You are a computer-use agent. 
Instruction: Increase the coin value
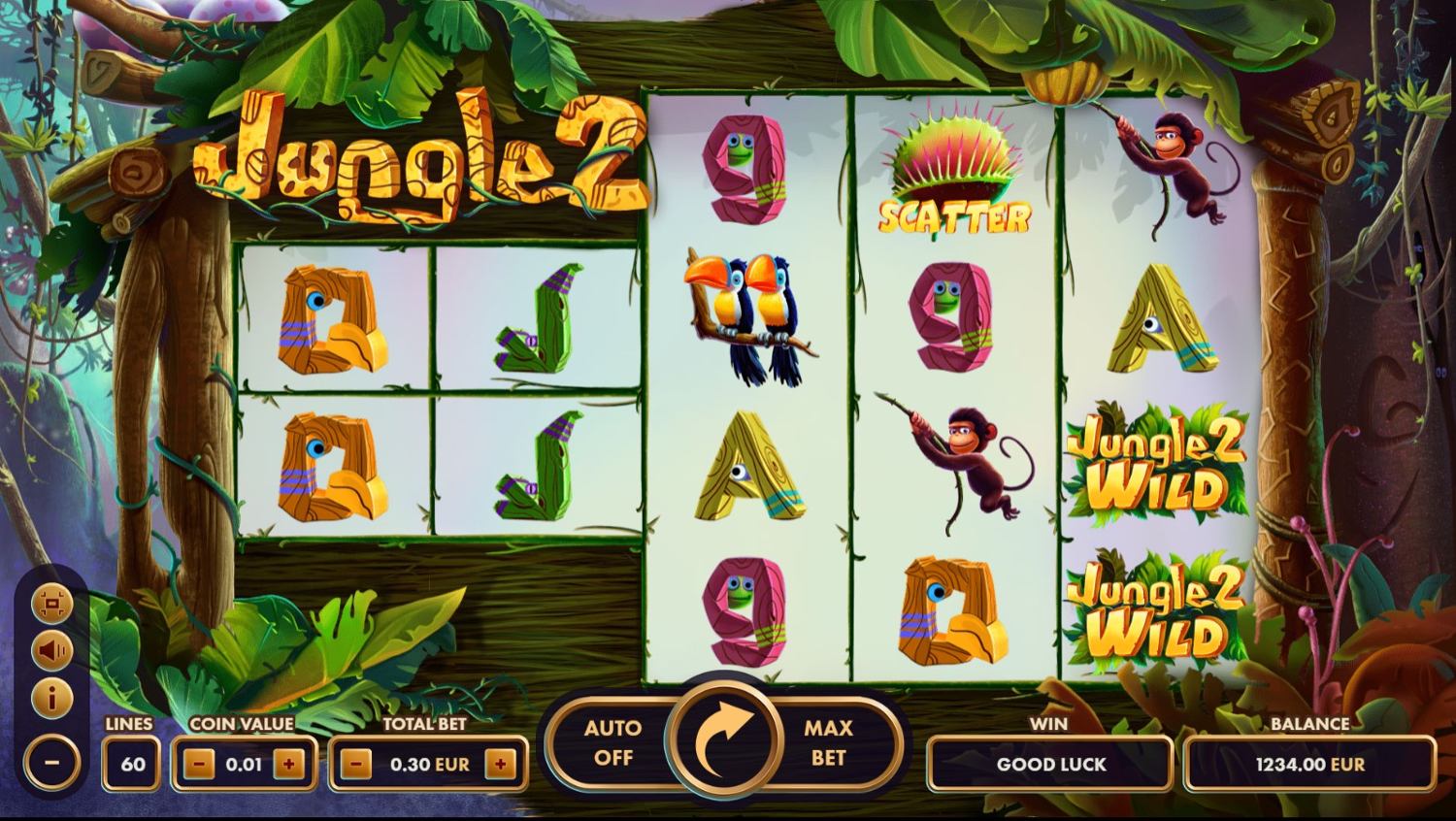[x=288, y=764]
